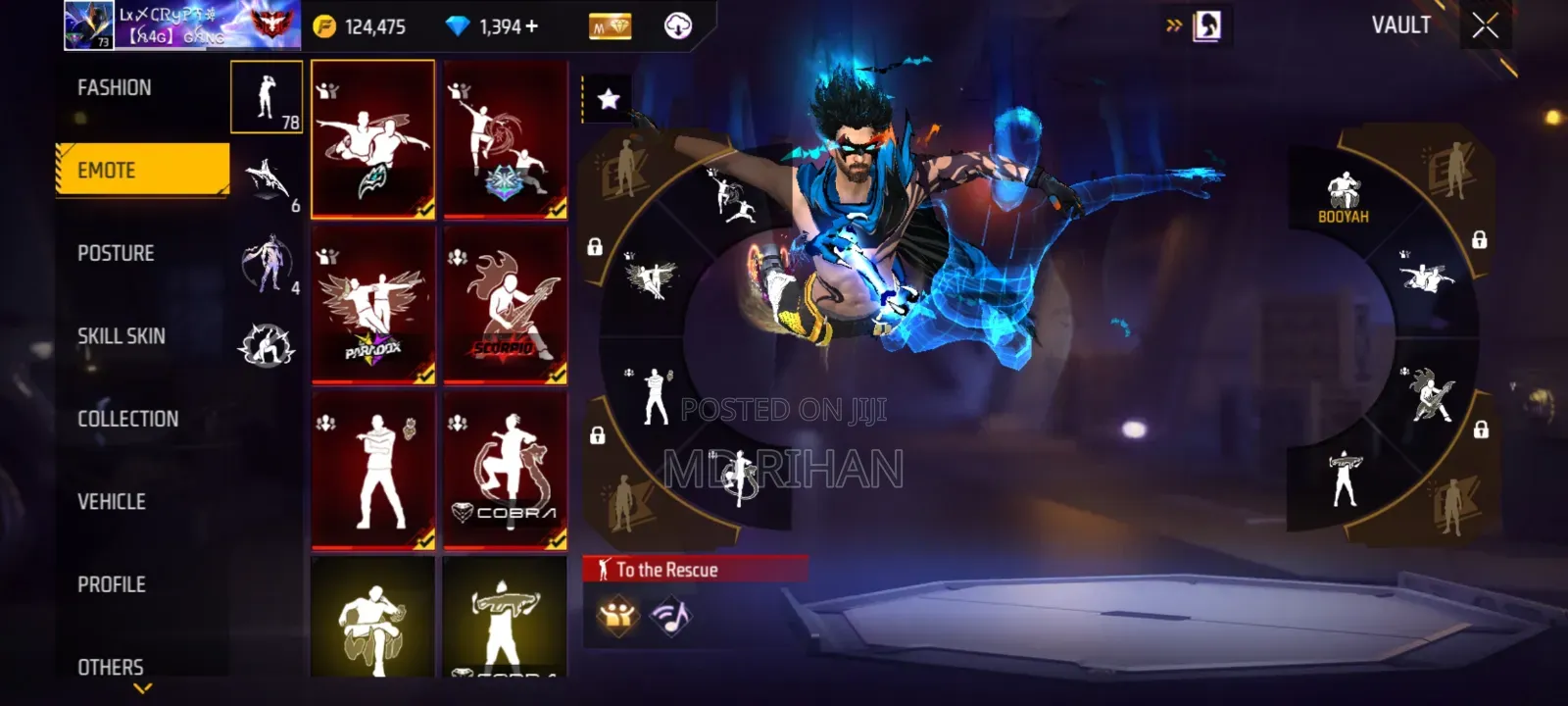Screen dimensions: 1568x706
Task: Open the Skill Skin category
Action: click(121, 336)
